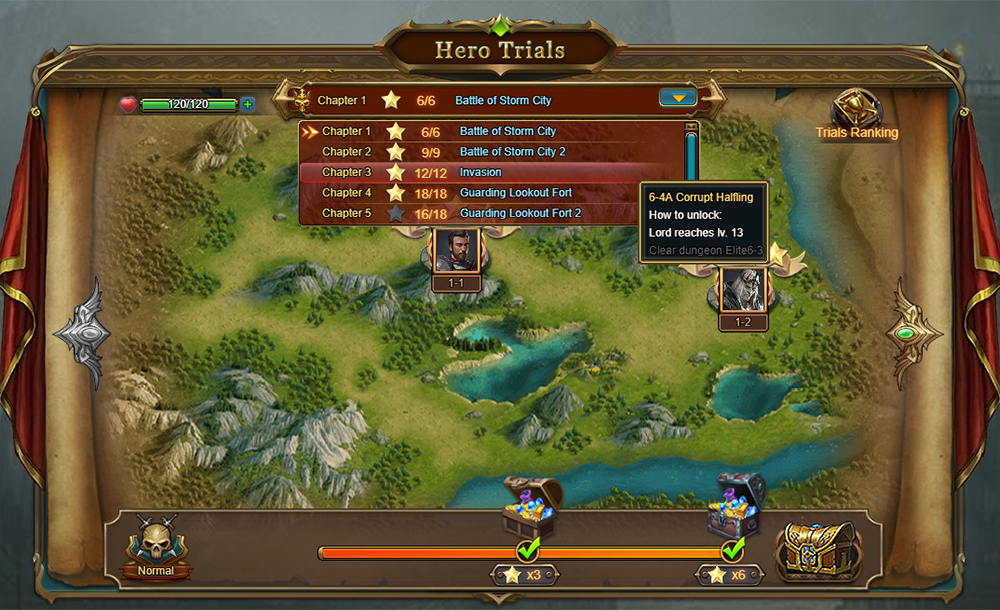Open the Trials Ranking trophy
Screen dimensions: 1000x610
coord(855,111)
